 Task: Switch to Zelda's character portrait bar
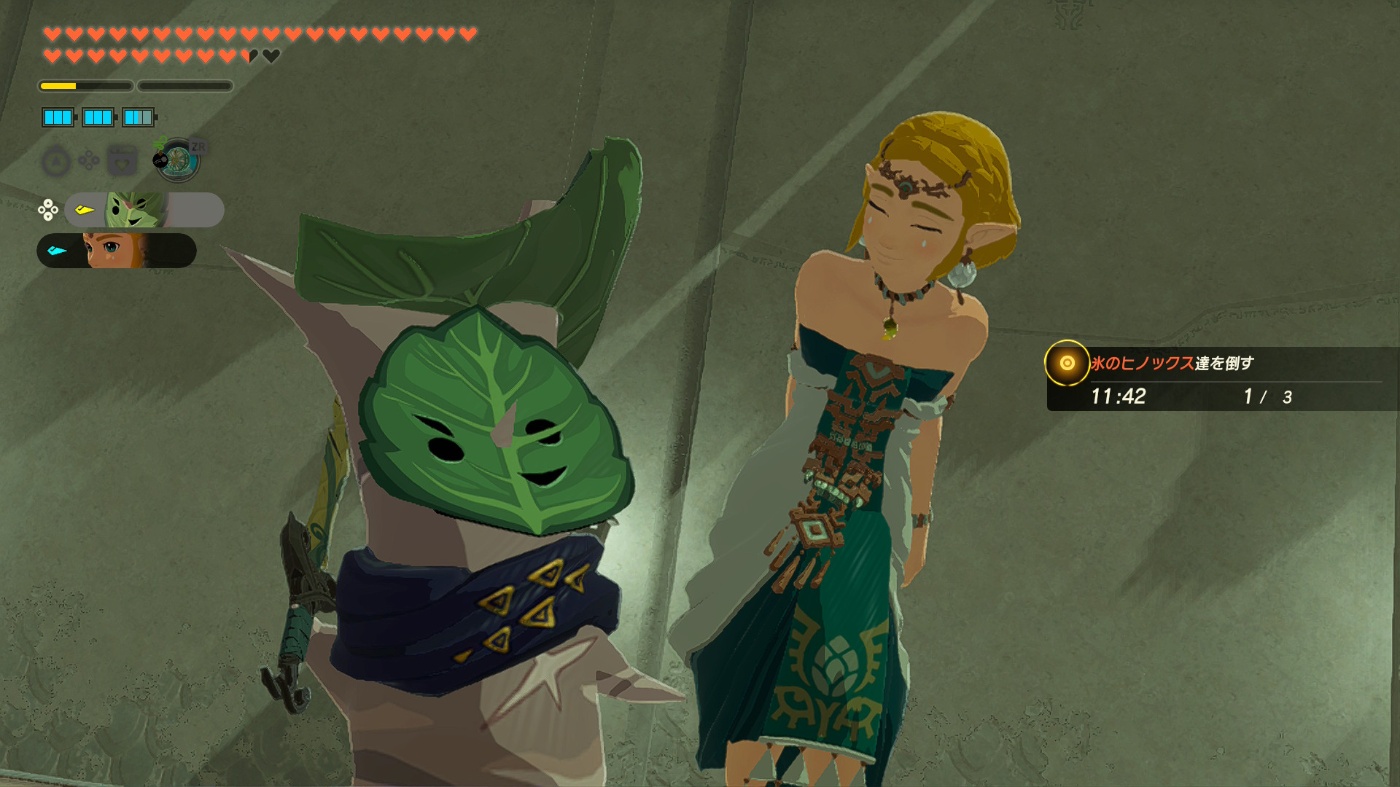pos(116,250)
